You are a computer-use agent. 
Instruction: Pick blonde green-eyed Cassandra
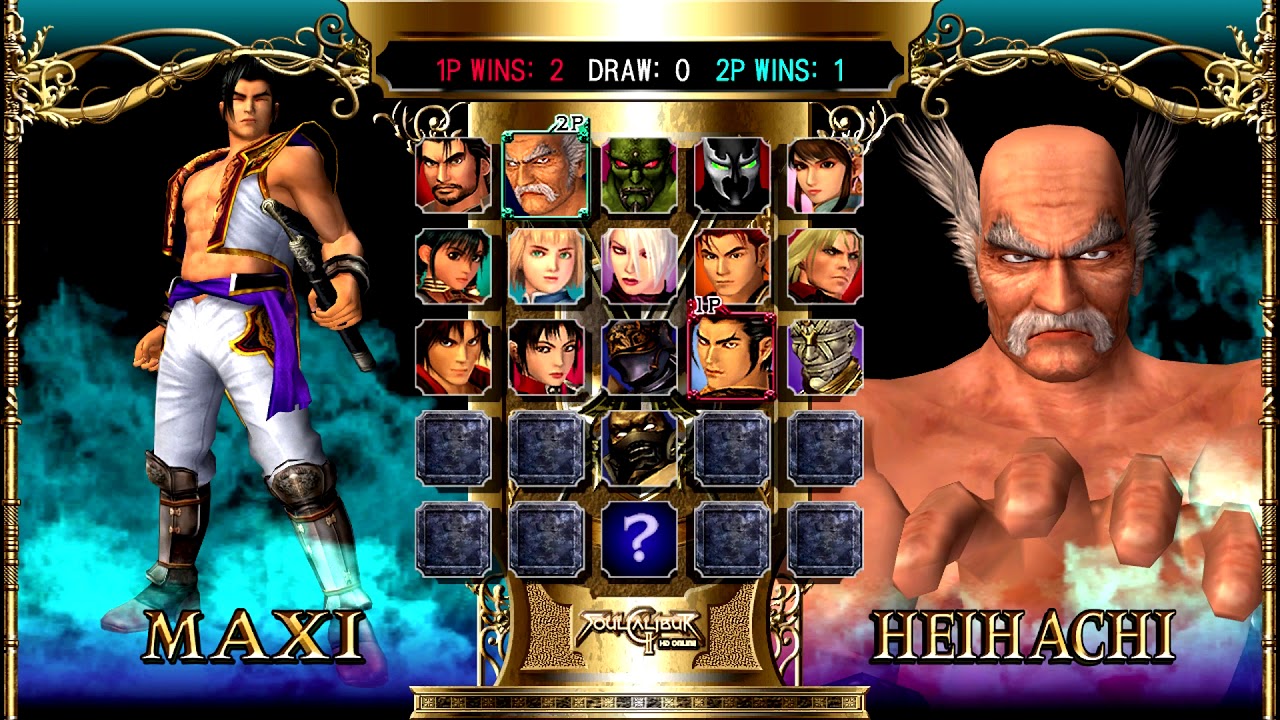pyautogui.click(x=546, y=267)
